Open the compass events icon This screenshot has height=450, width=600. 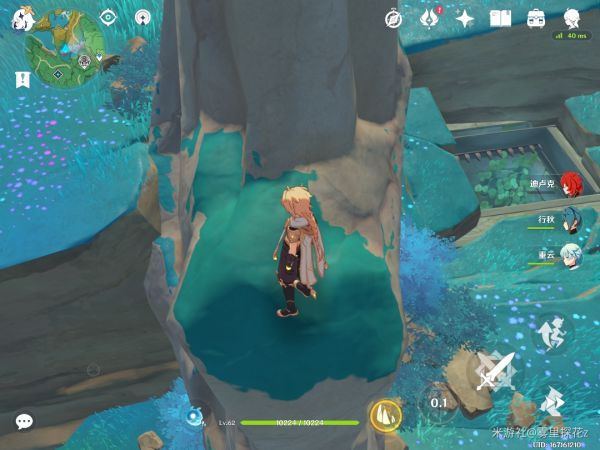(393, 18)
